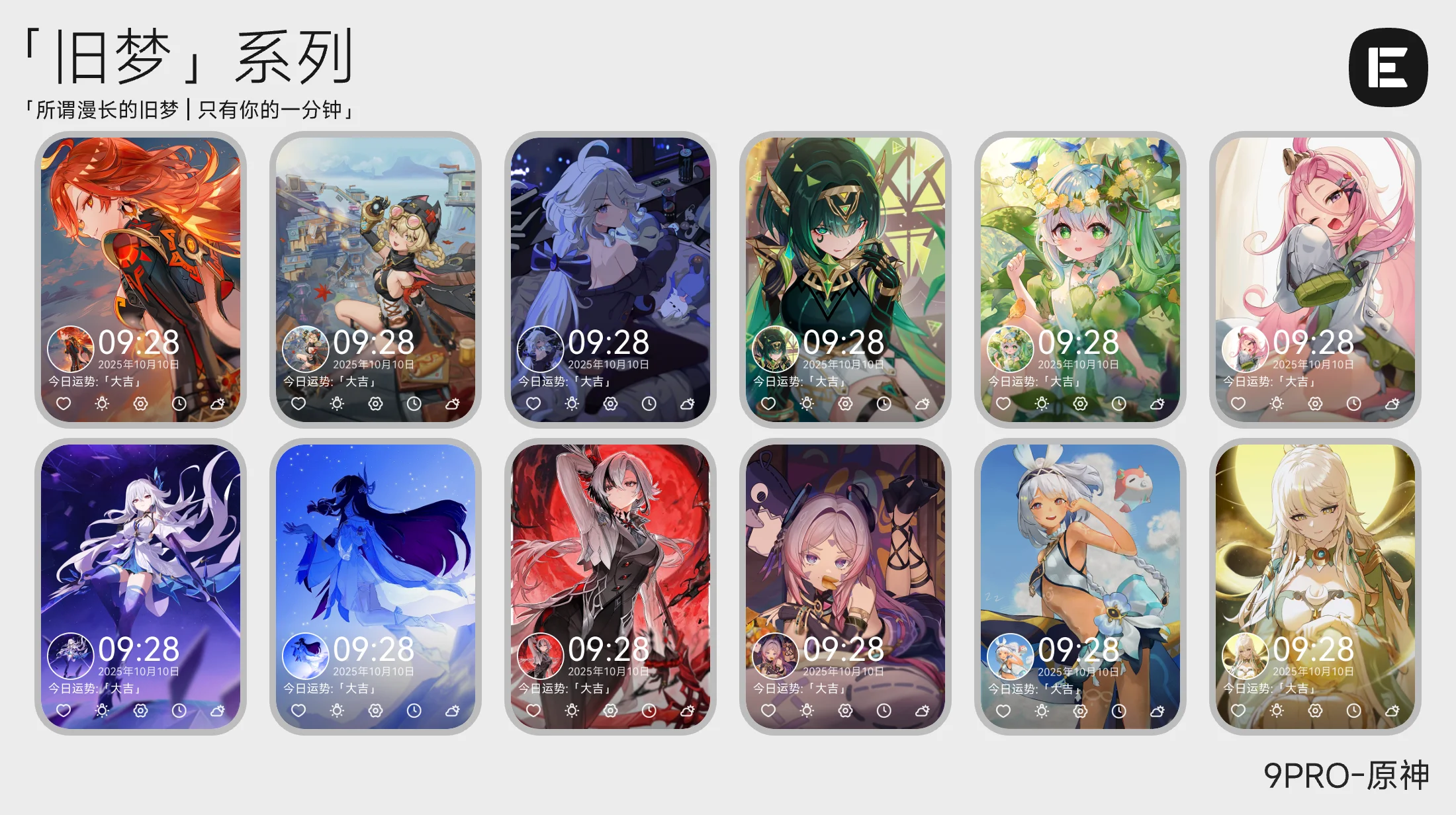
Task: Open weather on the pink-haired winking character card
Action: pyautogui.click(x=1393, y=402)
